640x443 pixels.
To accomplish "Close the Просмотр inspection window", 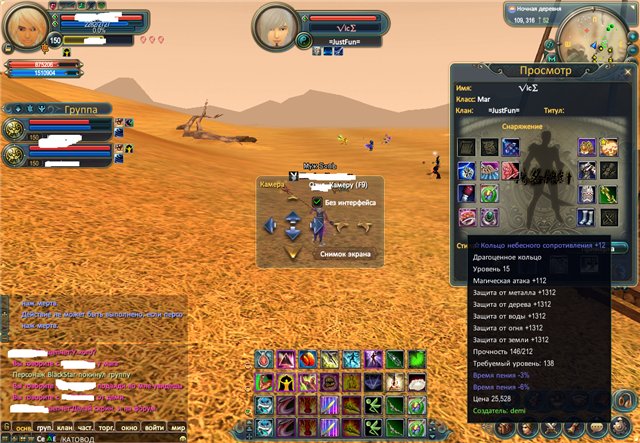I will tap(626, 71).
